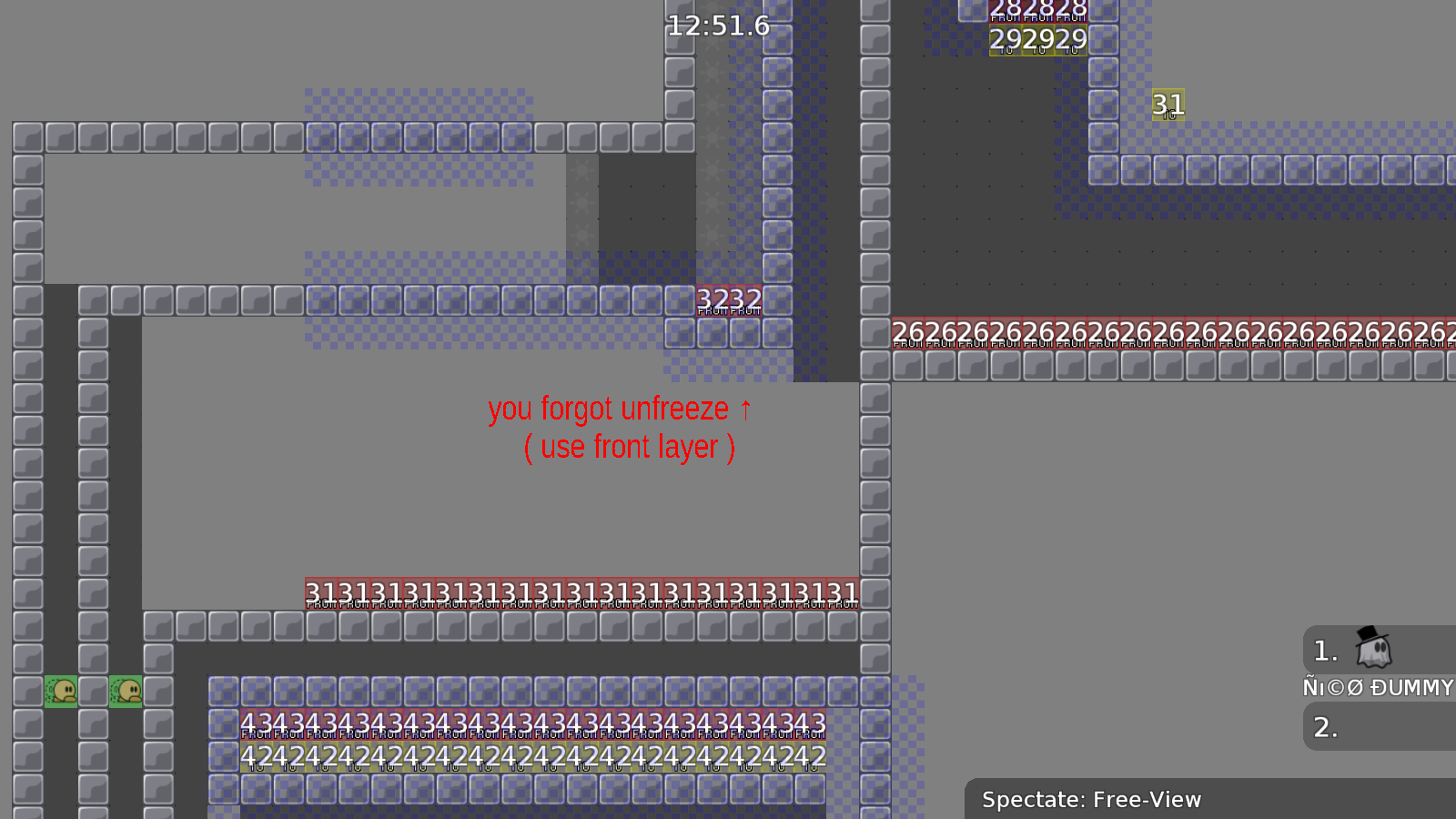Expand the rank 2 scoreboard entry
1456x819 pixels.
point(1326,727)
